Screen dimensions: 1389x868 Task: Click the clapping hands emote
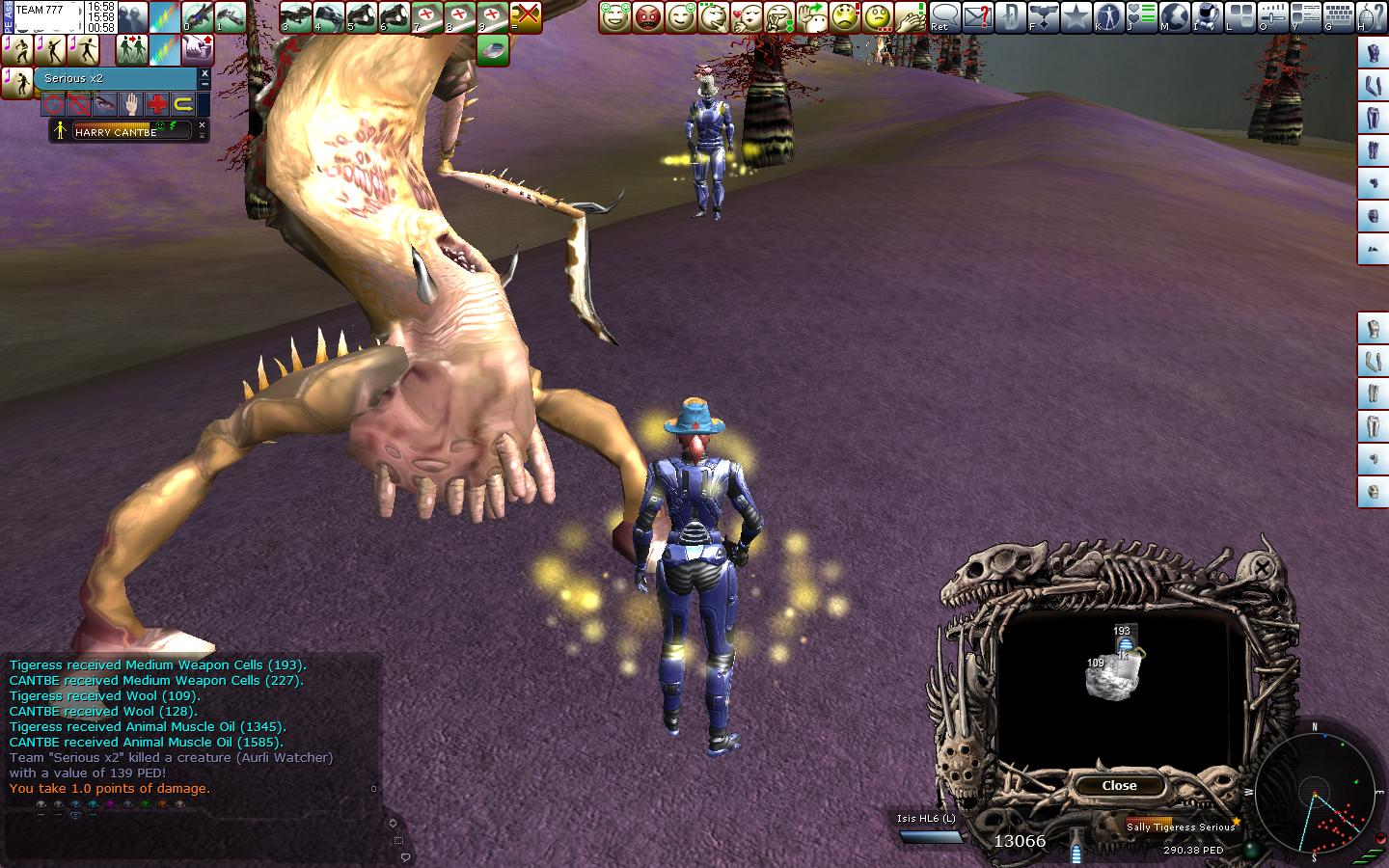pyautogui.click(x=911, y=16)
